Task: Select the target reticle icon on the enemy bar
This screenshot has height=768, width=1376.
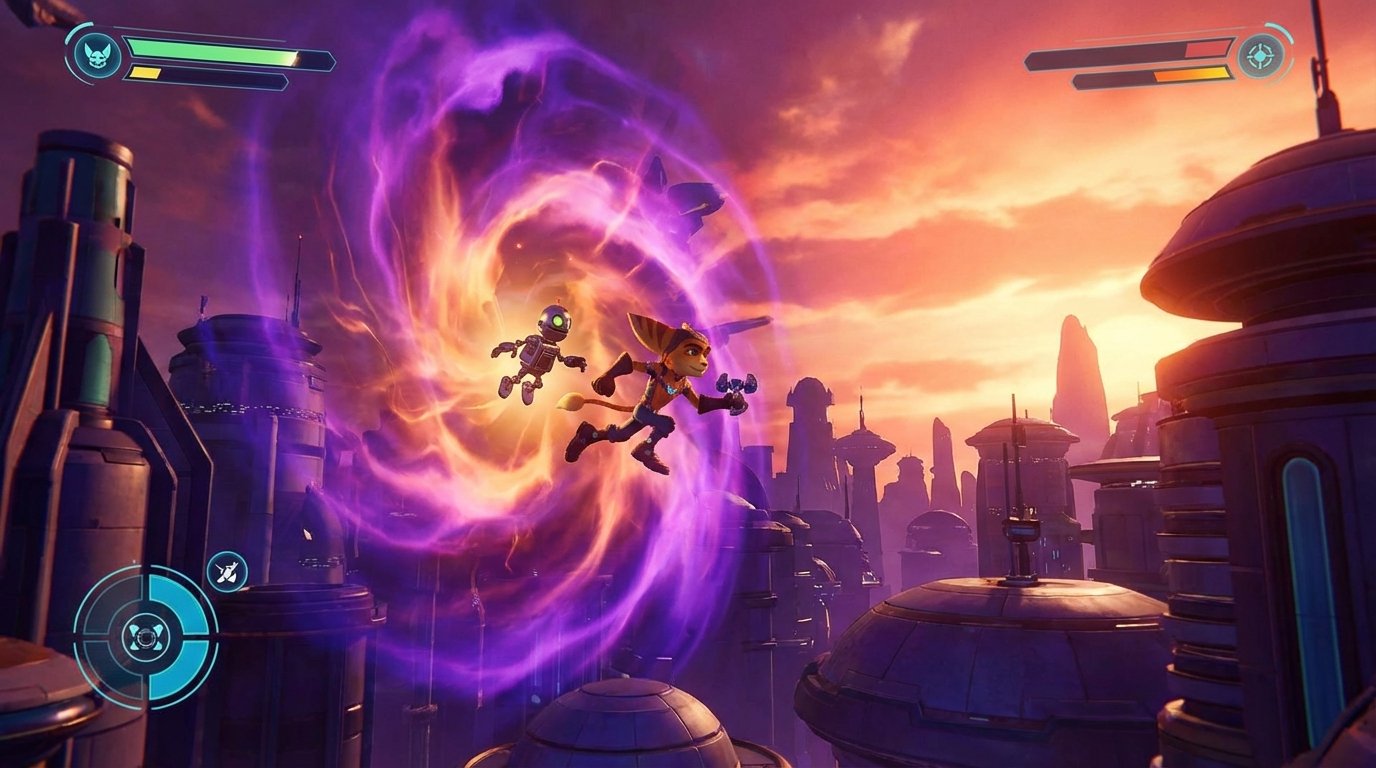Action: [x=1262, y=56]
